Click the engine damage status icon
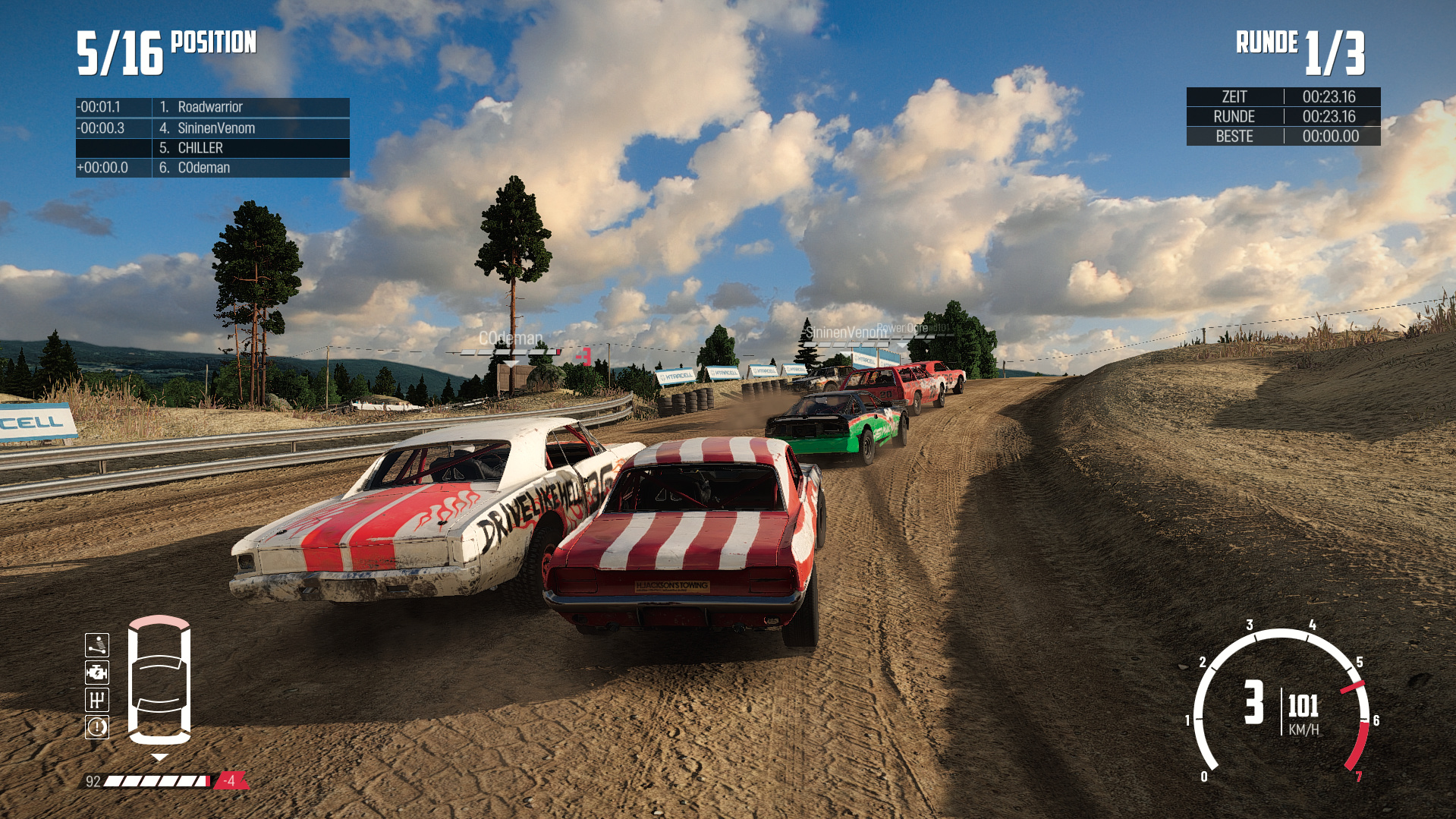Viewport: 1456px width, 819px height. [x=97, y=673]
